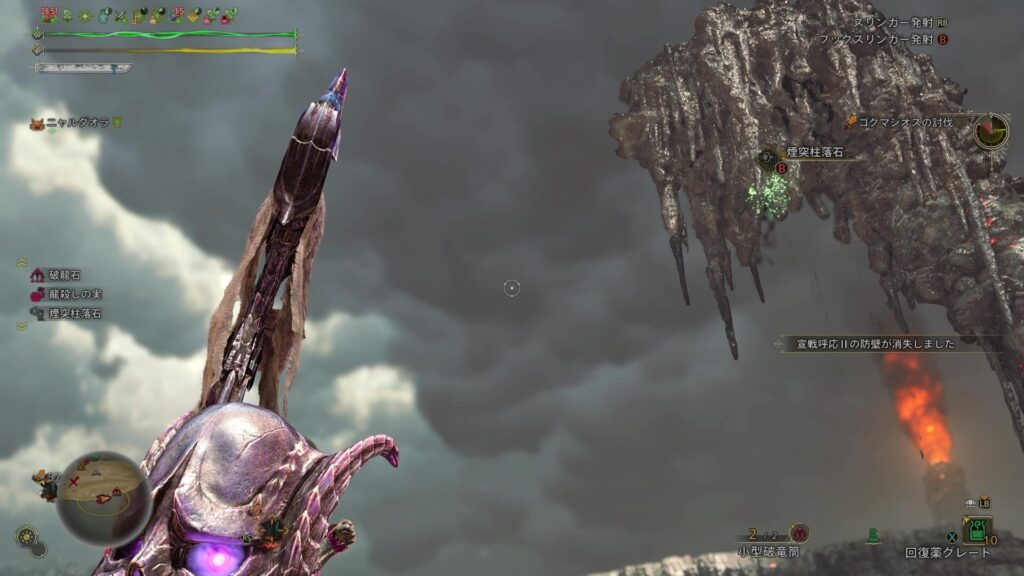Screen dimensions: 1024x576
Task: Select the 回復薬グレート item slot
Action: pyautogui.click(x=976, y=531)
